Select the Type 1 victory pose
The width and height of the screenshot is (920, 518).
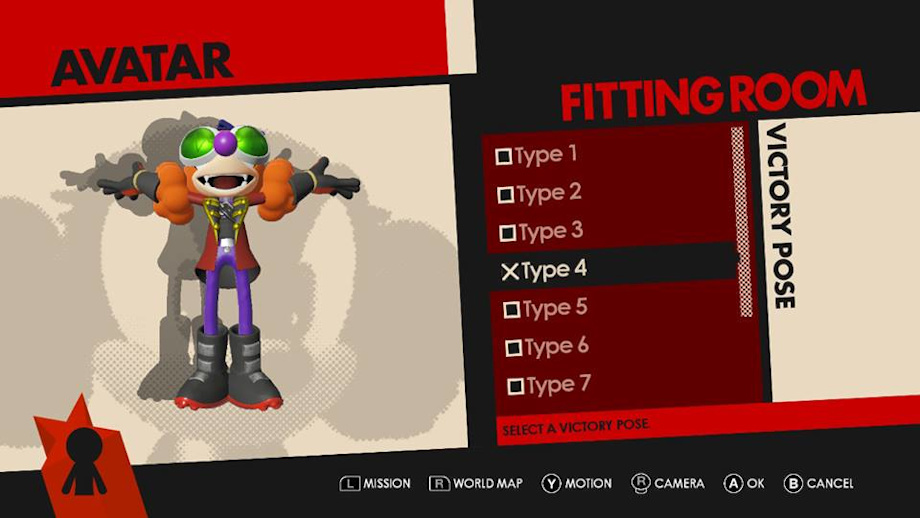[538, 155]
